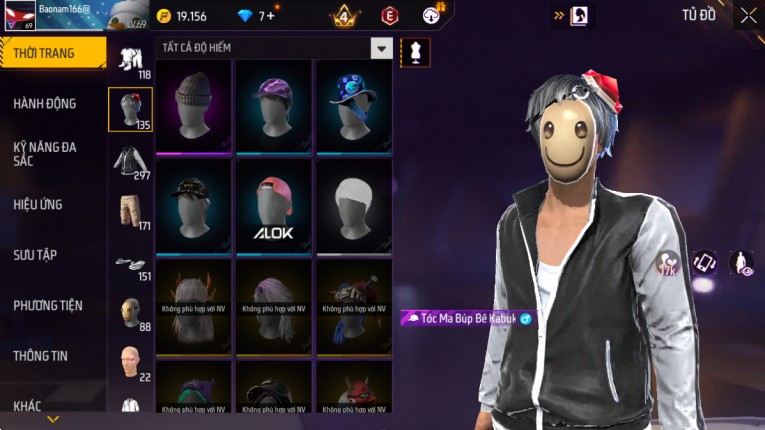Image resolution: width=765 pixels, height=430 pixels.
Task: Close the wardrobe with the X button
Action: [748, 15]
